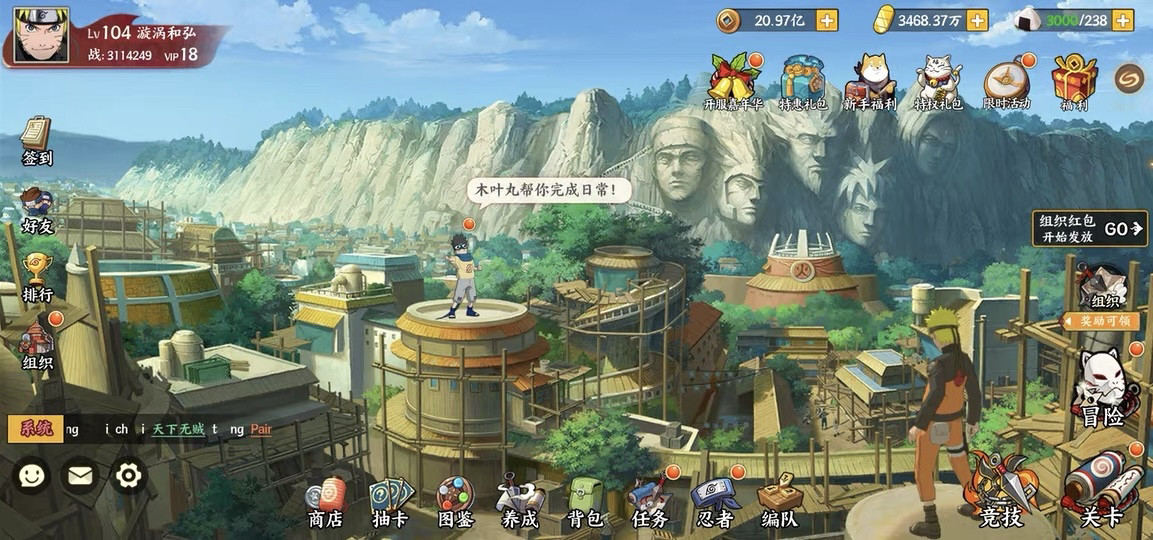Click the 签到 daily check-in icon

pos(37,142)
